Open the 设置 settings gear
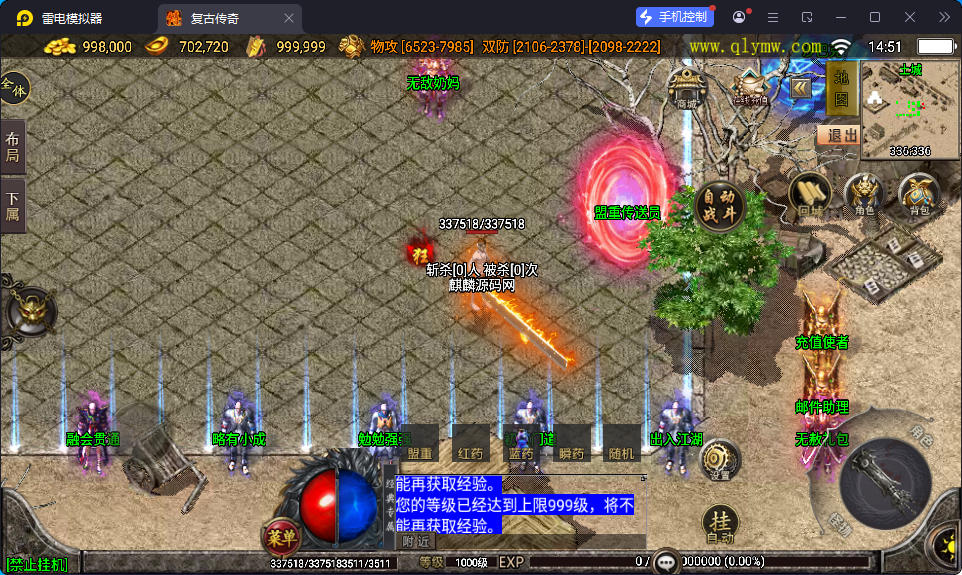This screenshot has width=962, height=575. [x=719, y=461]
